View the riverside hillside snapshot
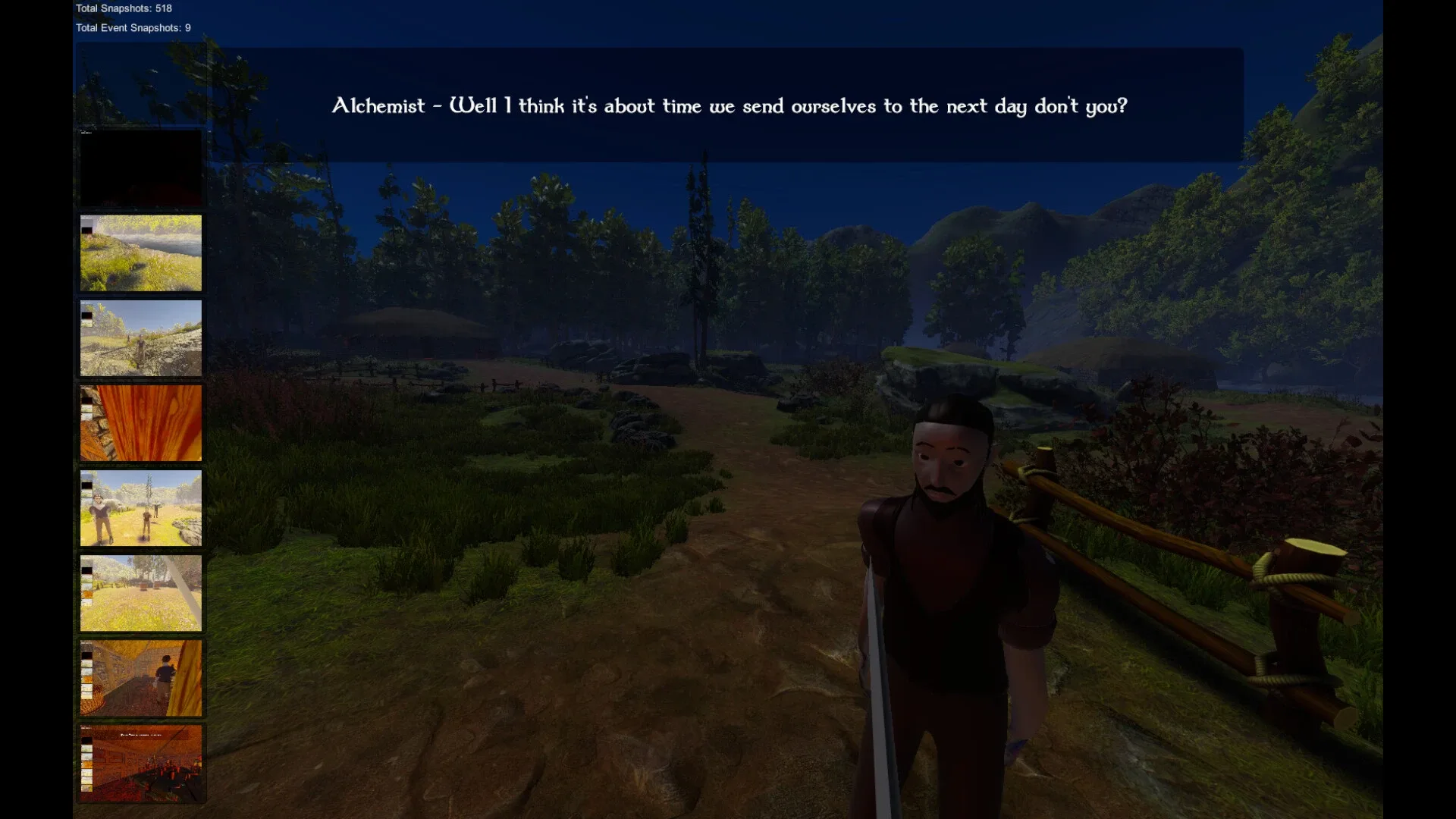The height and width of the screenshot is (819, 1456). pyautogui.click(x=140, y=253)
